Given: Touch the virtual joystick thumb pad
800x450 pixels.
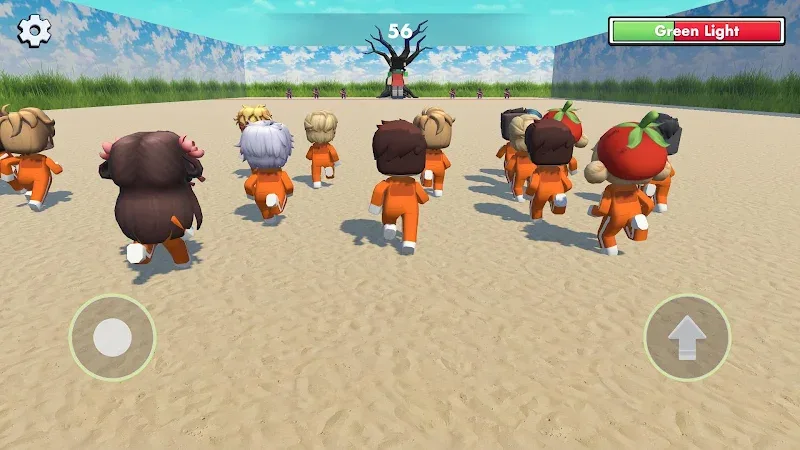Looking at the screenshot, I should pyautogui.click(x=112, y=338).
